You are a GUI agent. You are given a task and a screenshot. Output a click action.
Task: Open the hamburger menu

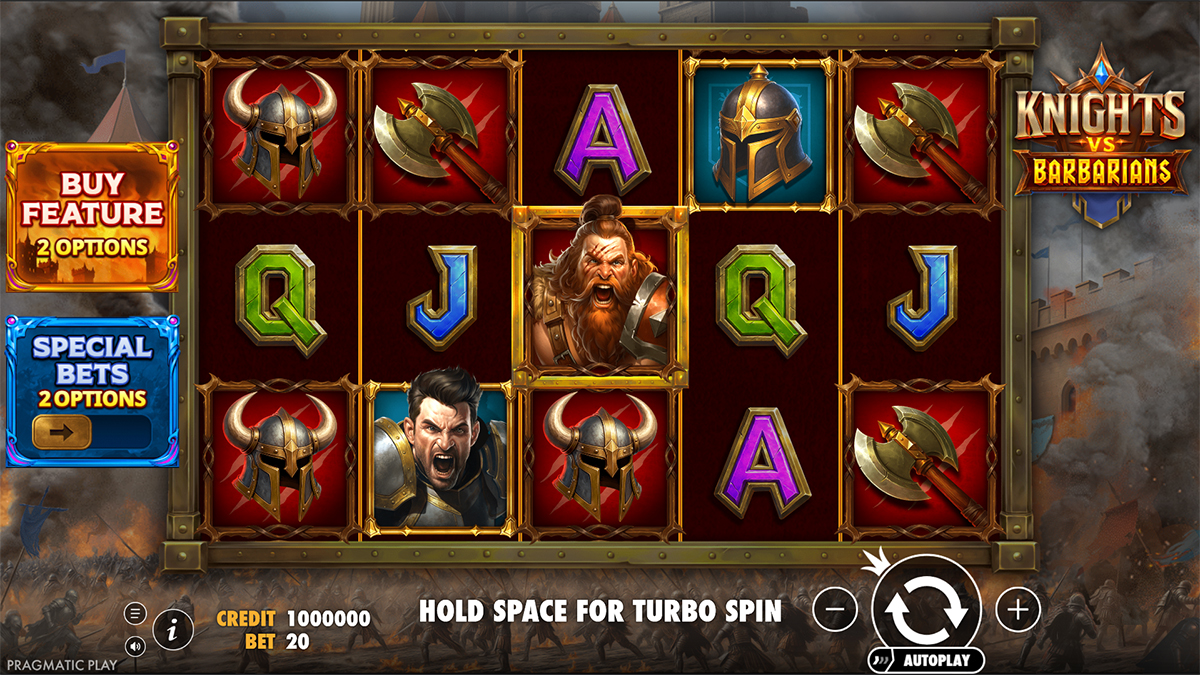pos(135,613)
